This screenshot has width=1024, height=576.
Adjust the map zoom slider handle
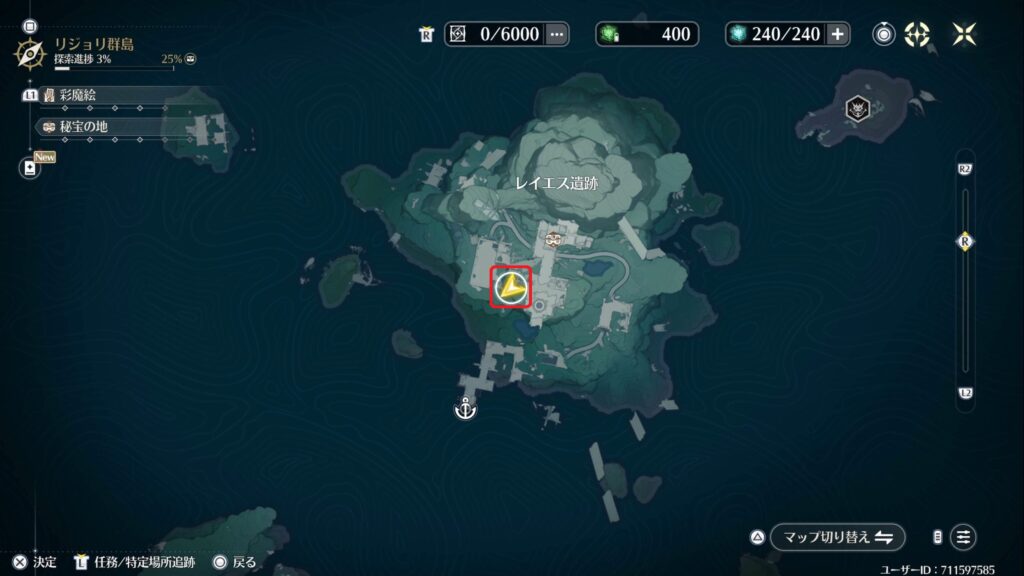coord(965,242)
